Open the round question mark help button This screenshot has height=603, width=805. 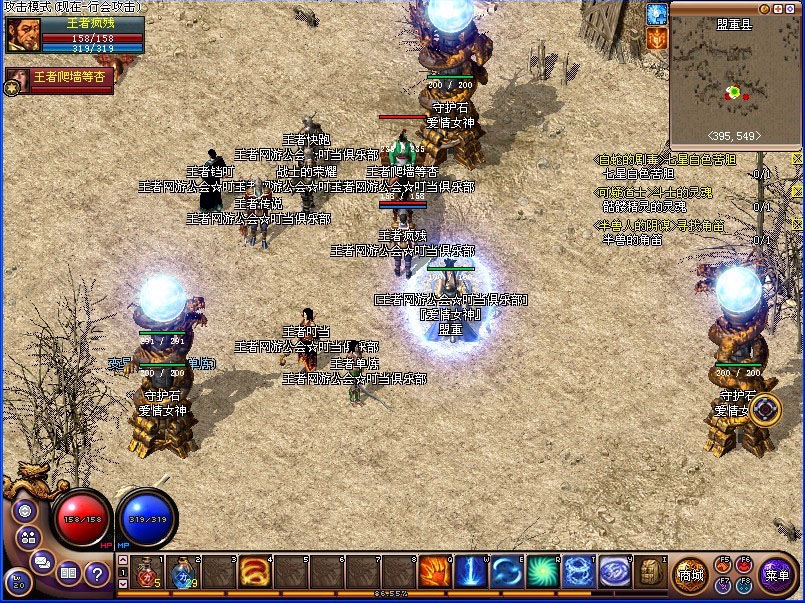[x=97, y=573]
